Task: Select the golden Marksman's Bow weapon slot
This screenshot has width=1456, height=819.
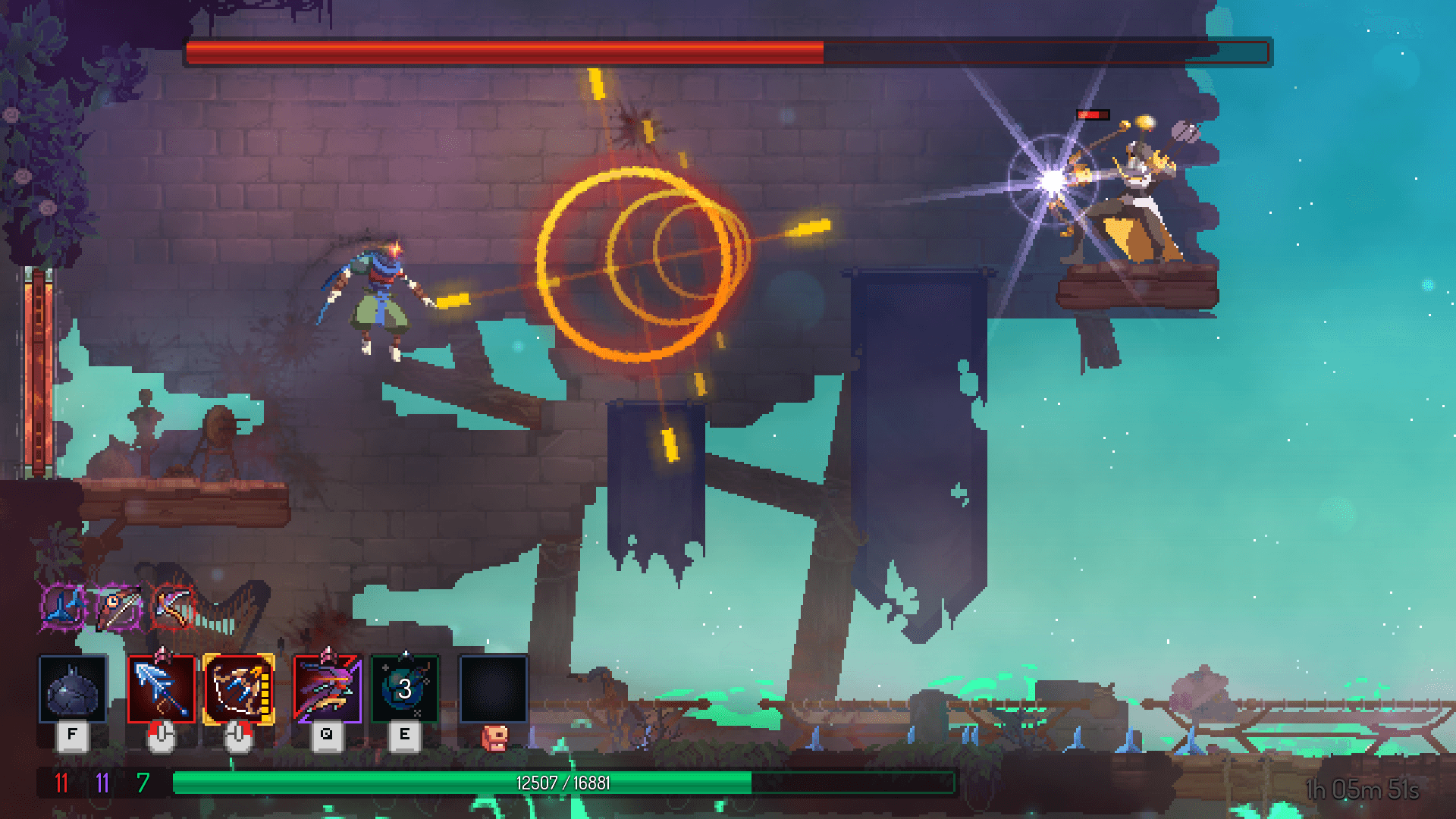Action: [239, 686]
